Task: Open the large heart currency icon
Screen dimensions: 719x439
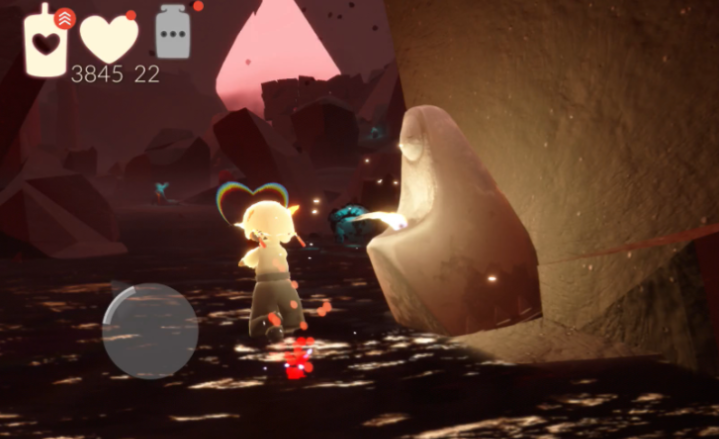Action: (108, 39)
